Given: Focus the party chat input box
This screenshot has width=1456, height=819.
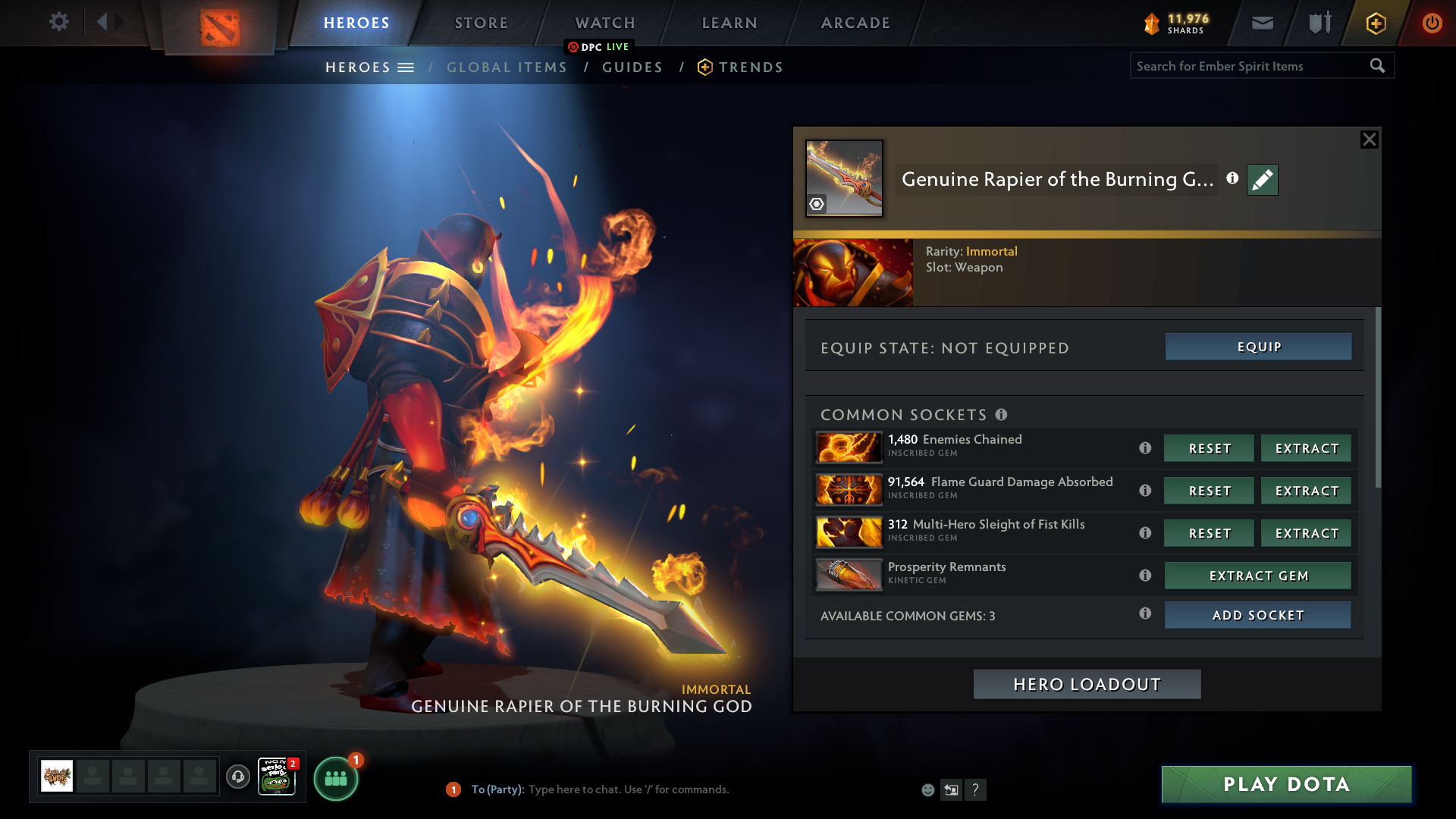Looking at the screenshot, I should [x=682, y=789].
